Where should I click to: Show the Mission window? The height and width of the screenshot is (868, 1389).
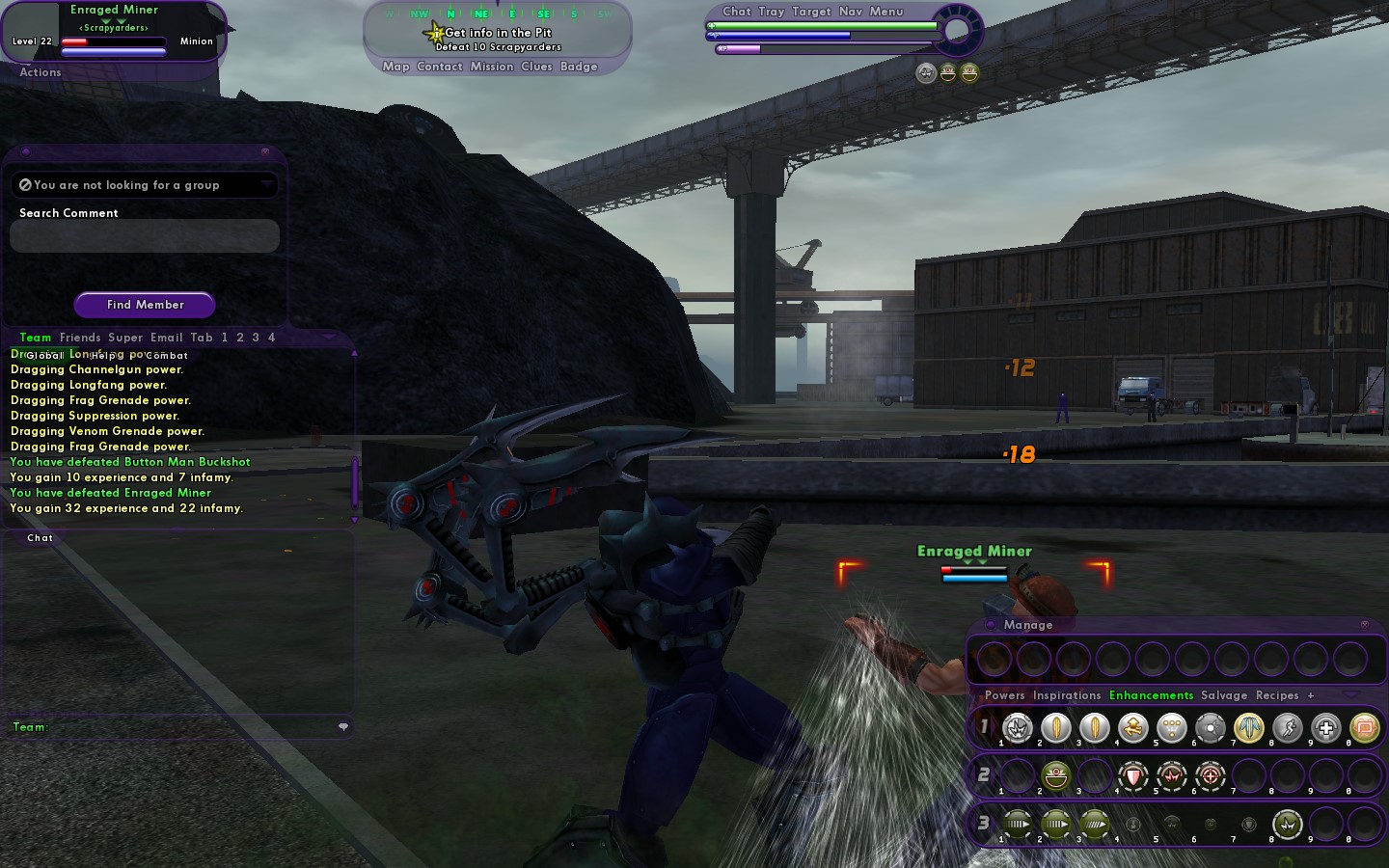(492, 67)
